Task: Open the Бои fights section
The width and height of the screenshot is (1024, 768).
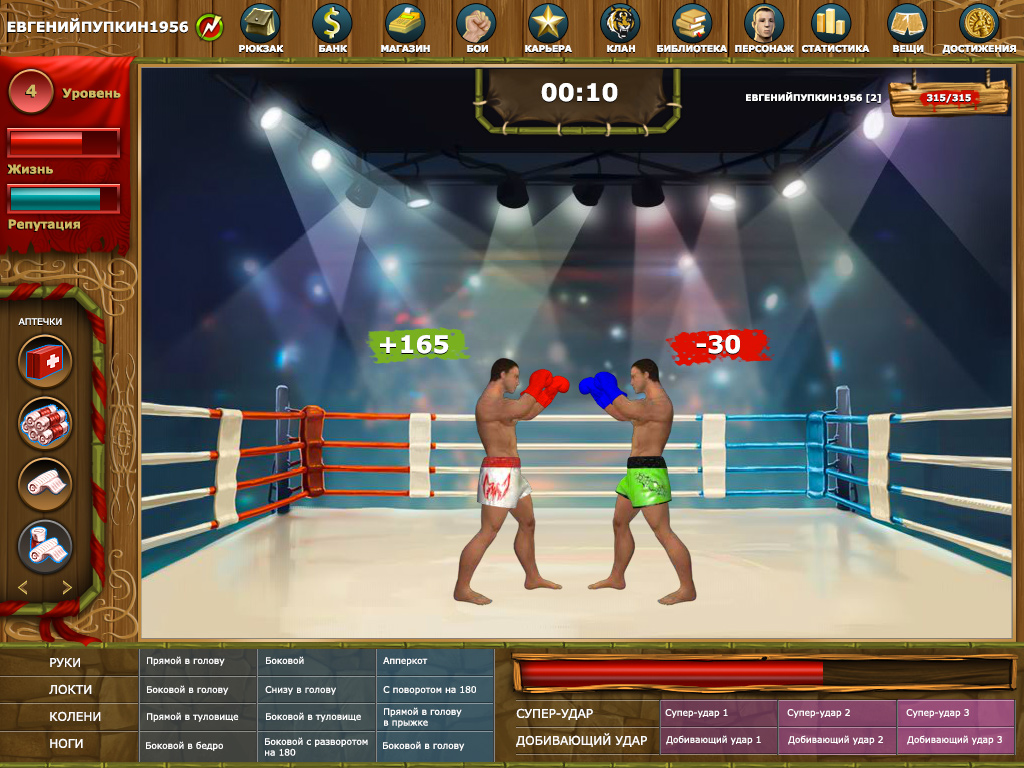Action: point(477,26)
